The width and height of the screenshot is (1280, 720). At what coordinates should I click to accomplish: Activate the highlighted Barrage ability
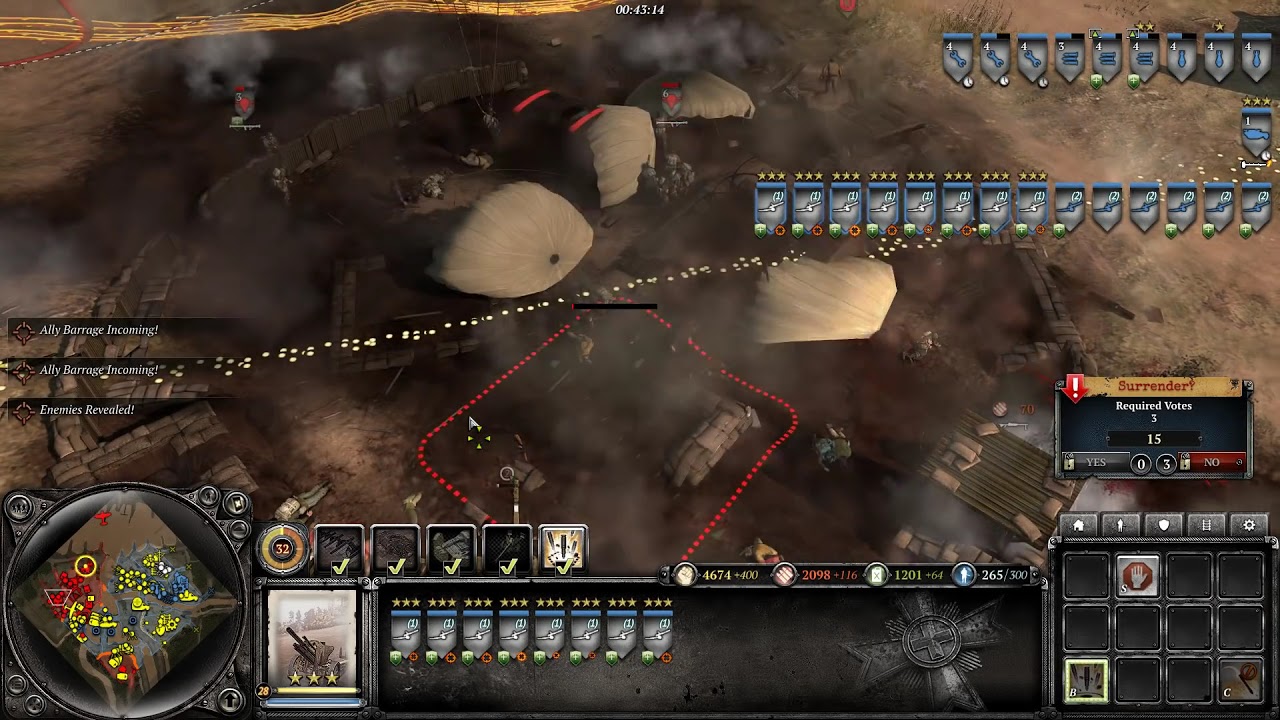(1086, 681)
